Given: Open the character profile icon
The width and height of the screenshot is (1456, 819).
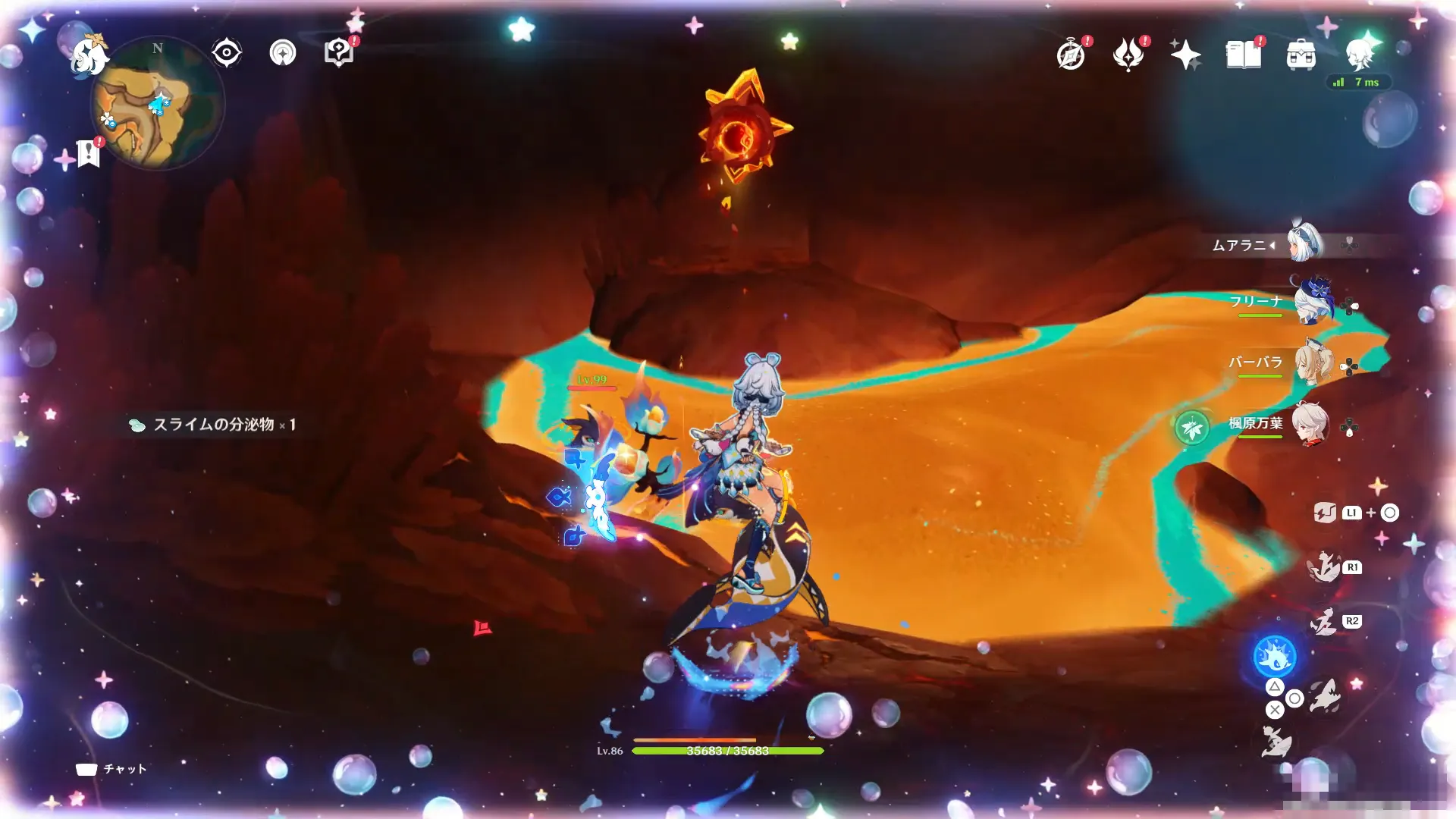Looking at the screenshot, I should [x=1360, y=53].
